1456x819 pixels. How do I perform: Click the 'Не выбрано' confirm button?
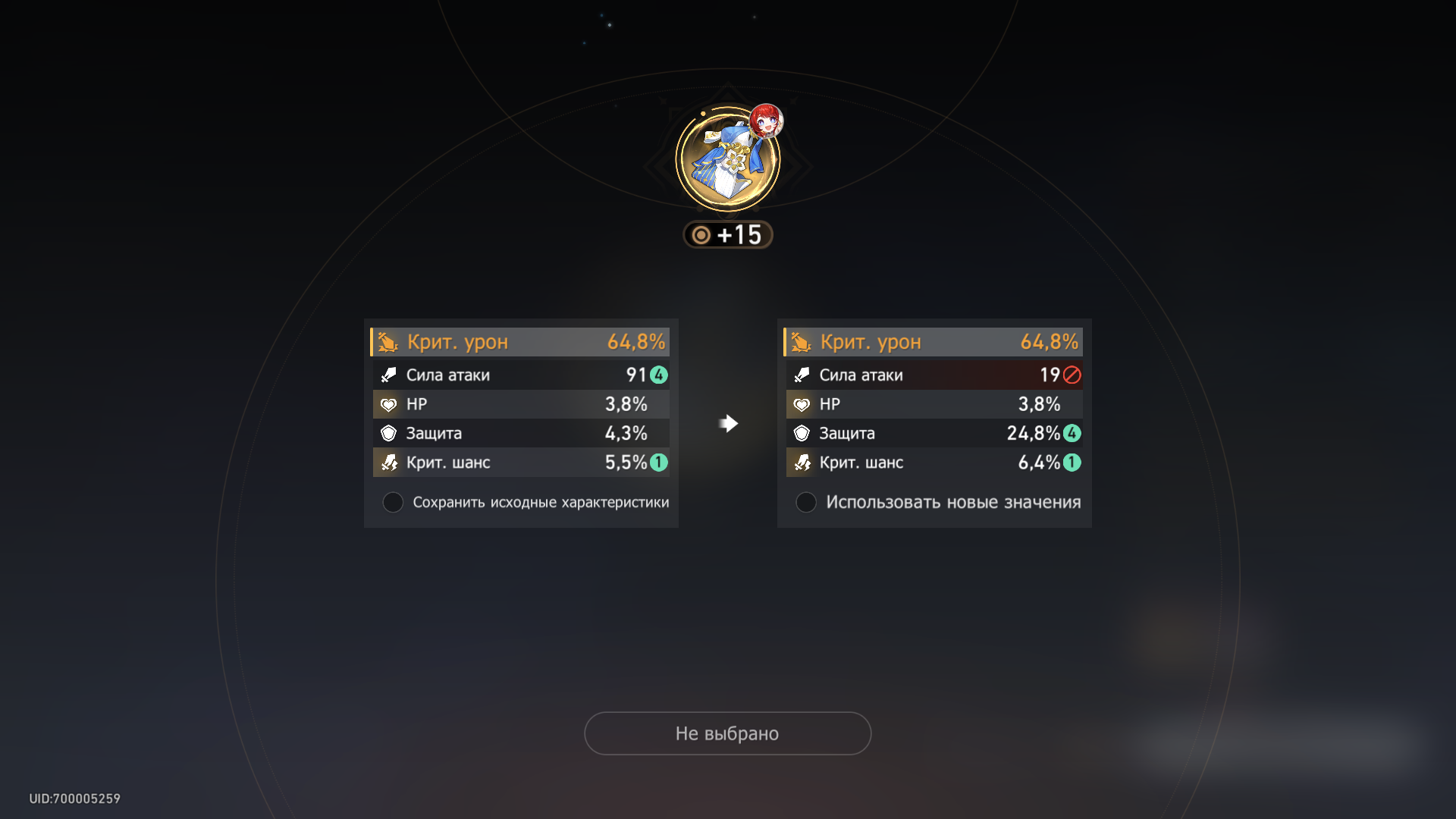pos(727,733)
